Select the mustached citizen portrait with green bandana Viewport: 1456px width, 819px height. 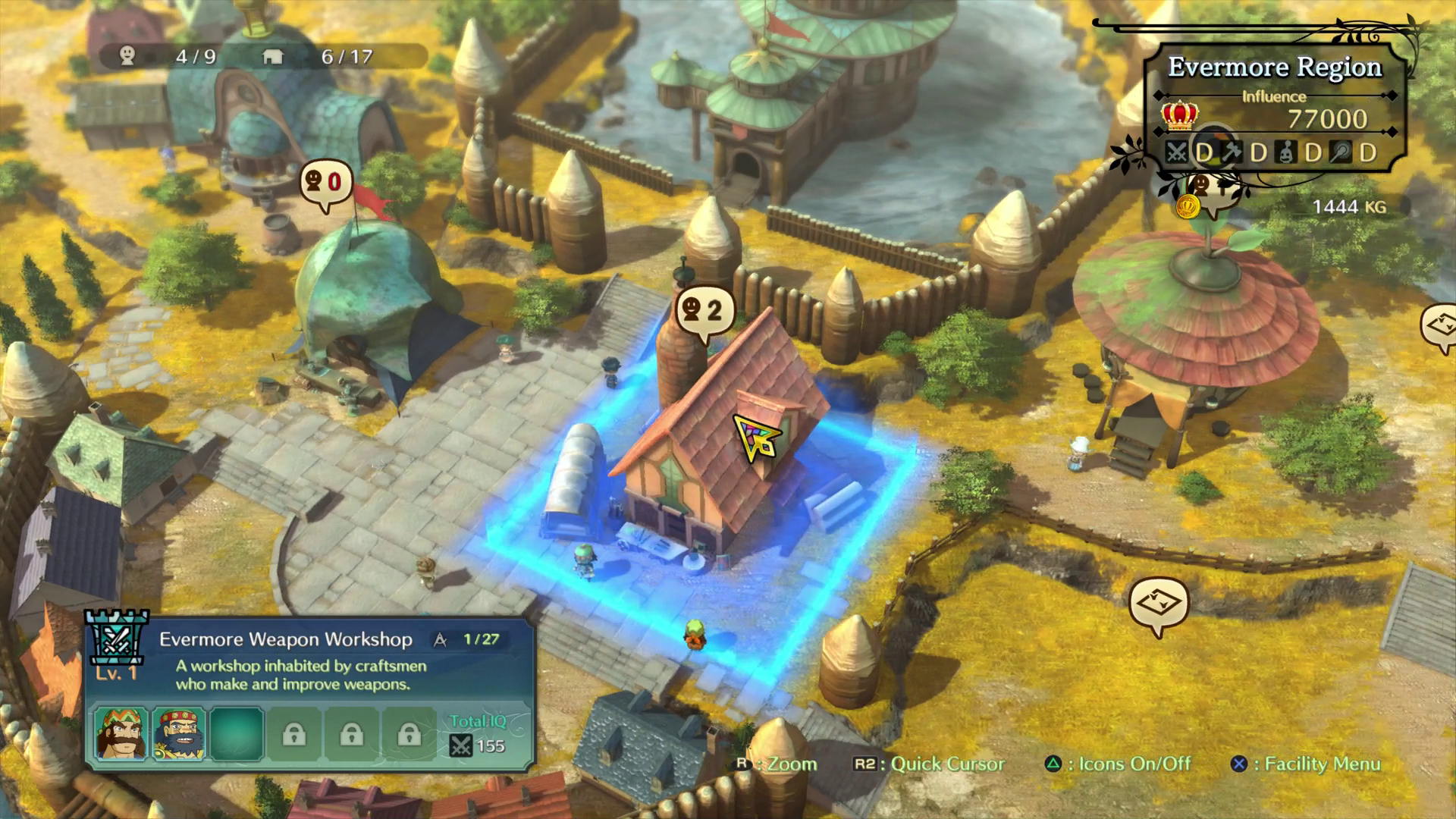121,733
